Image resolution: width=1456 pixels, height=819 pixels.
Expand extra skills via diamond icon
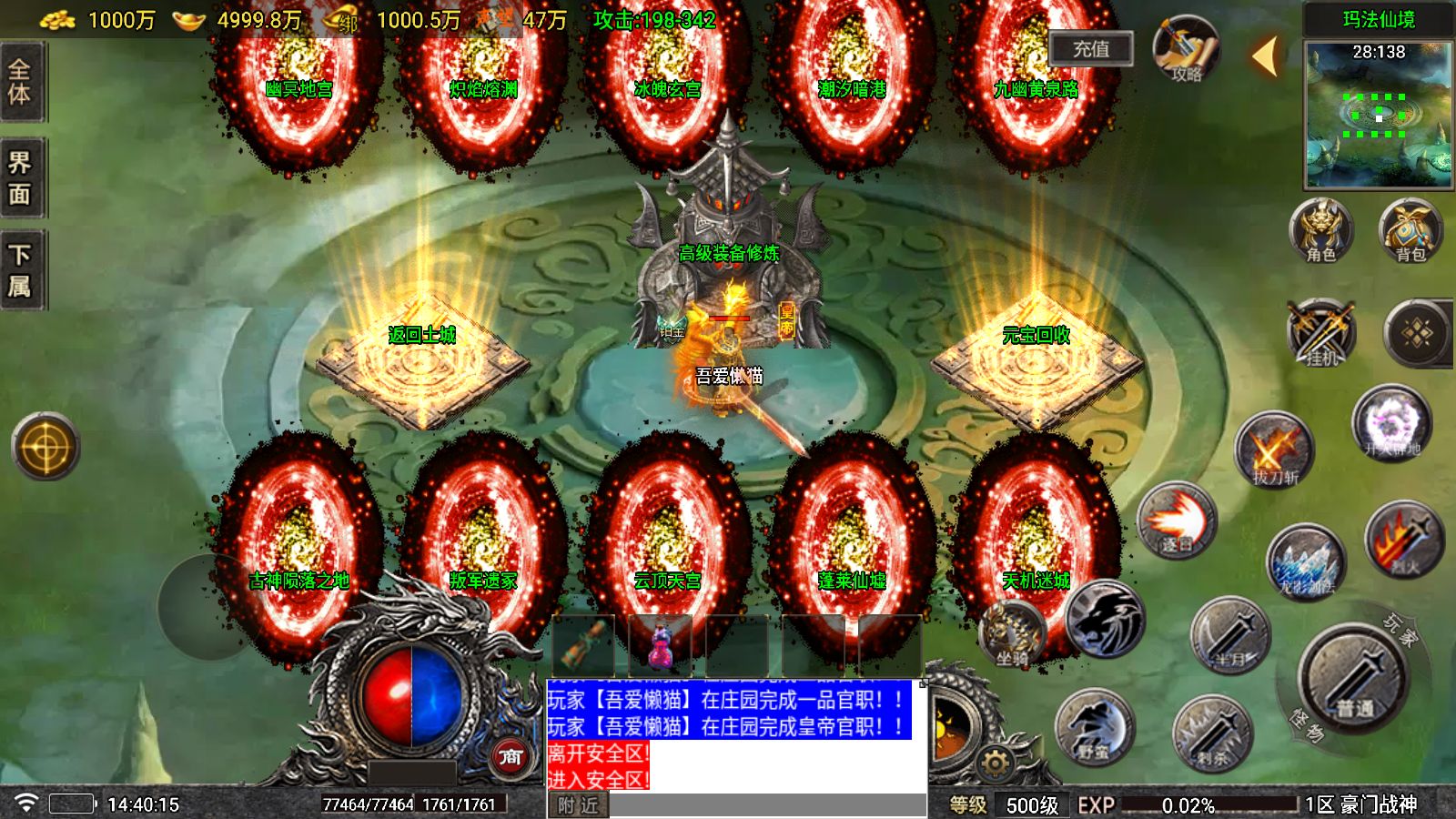(x=1416, y=332)
